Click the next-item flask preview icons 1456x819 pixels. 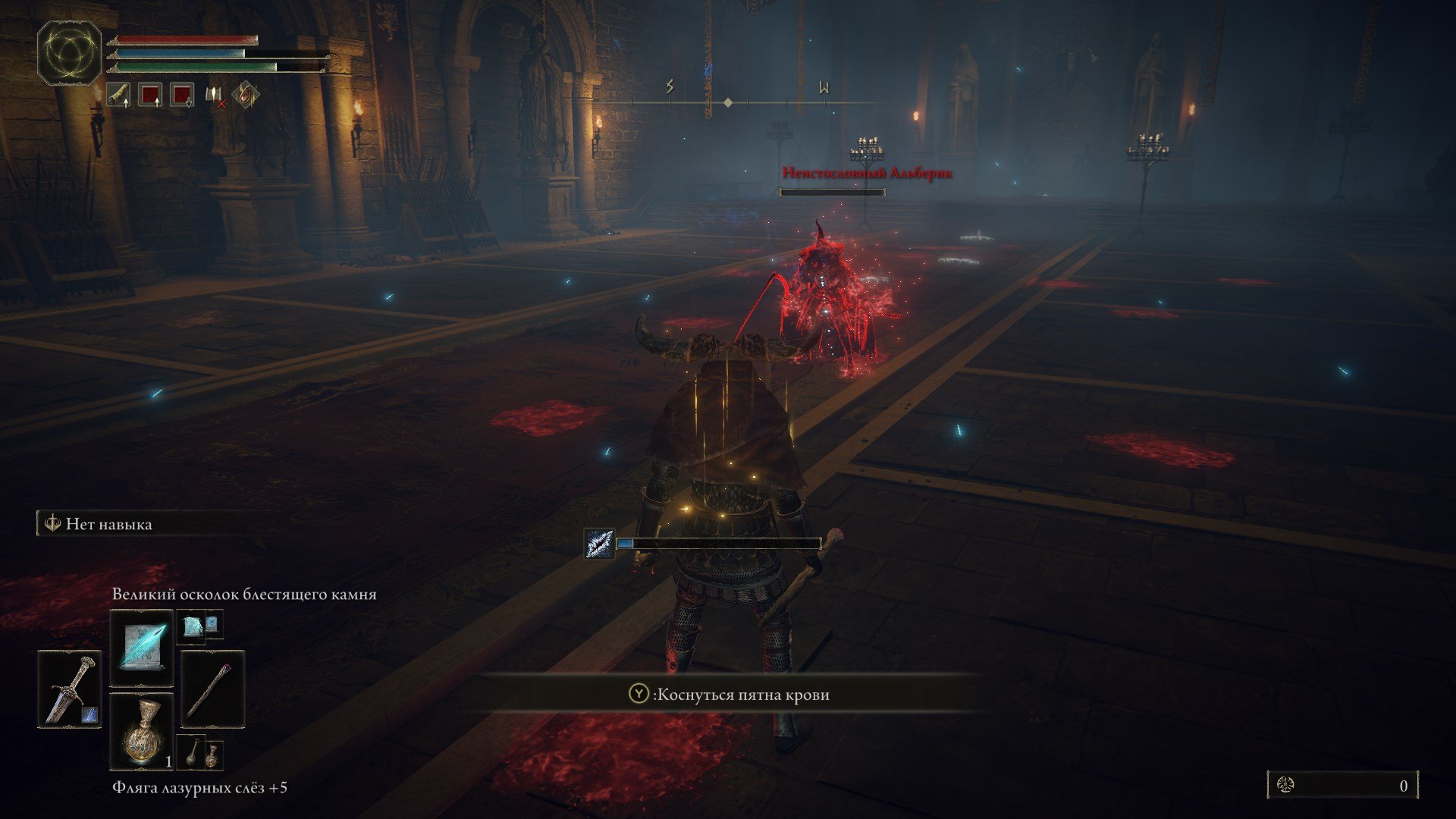[199, 752]
